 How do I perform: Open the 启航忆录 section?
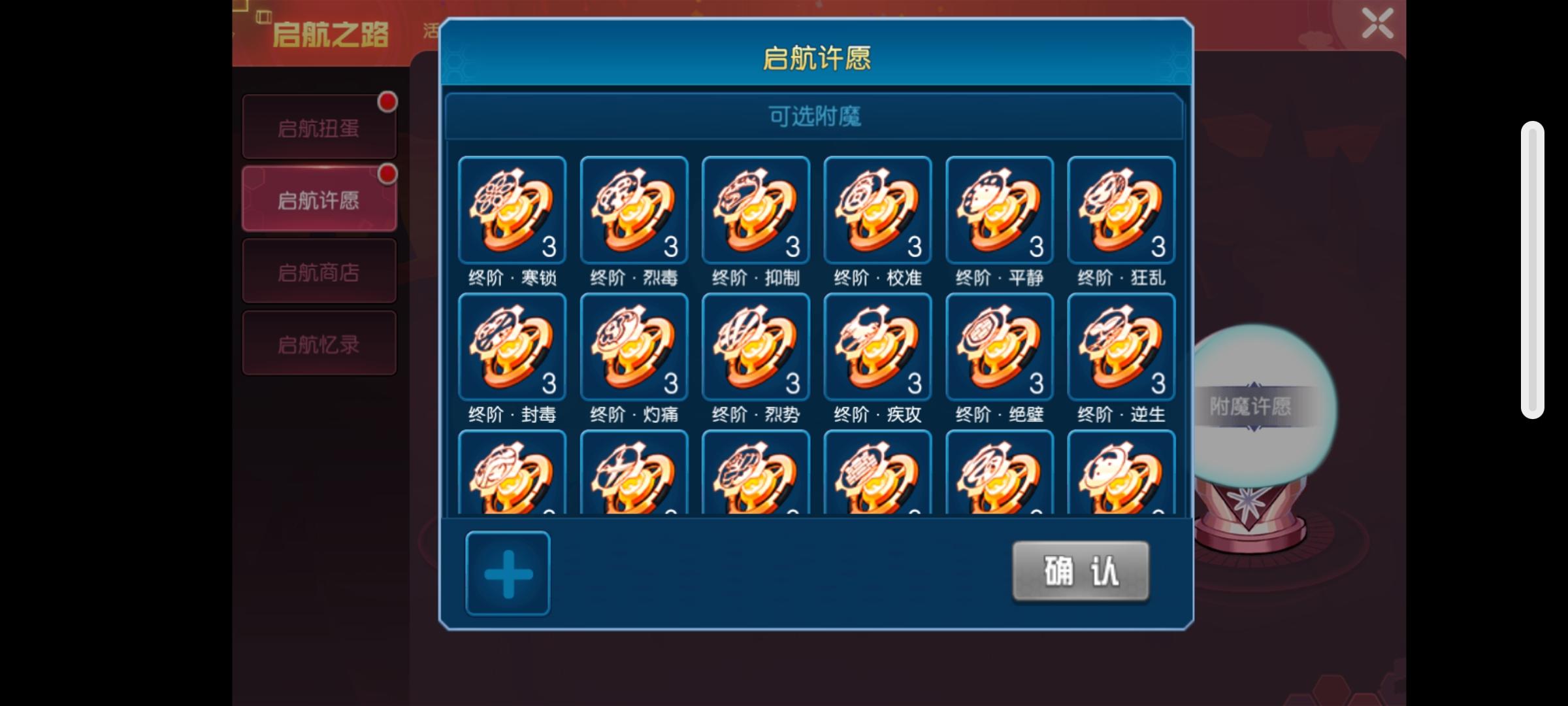click(319, 343)
